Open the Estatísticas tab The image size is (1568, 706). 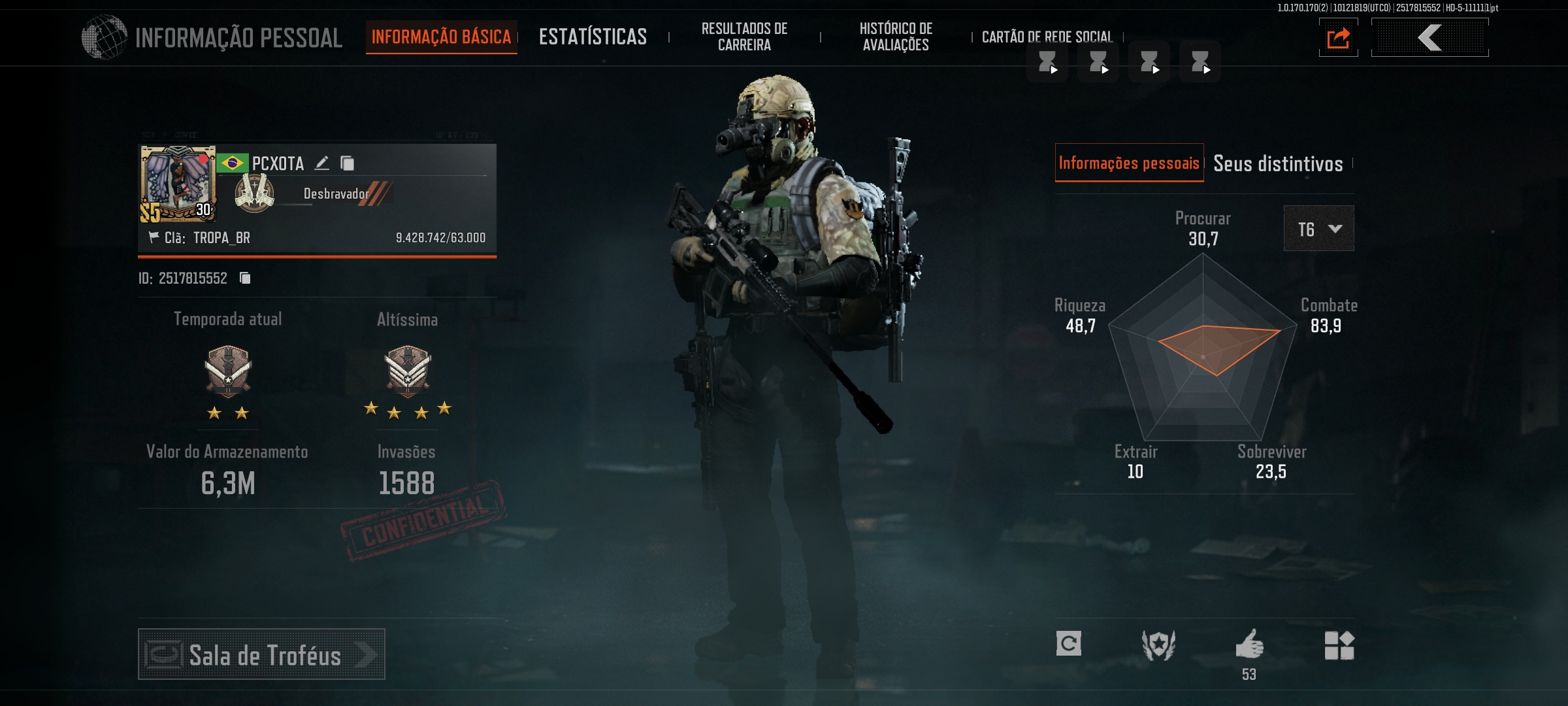tap(593, 37)
